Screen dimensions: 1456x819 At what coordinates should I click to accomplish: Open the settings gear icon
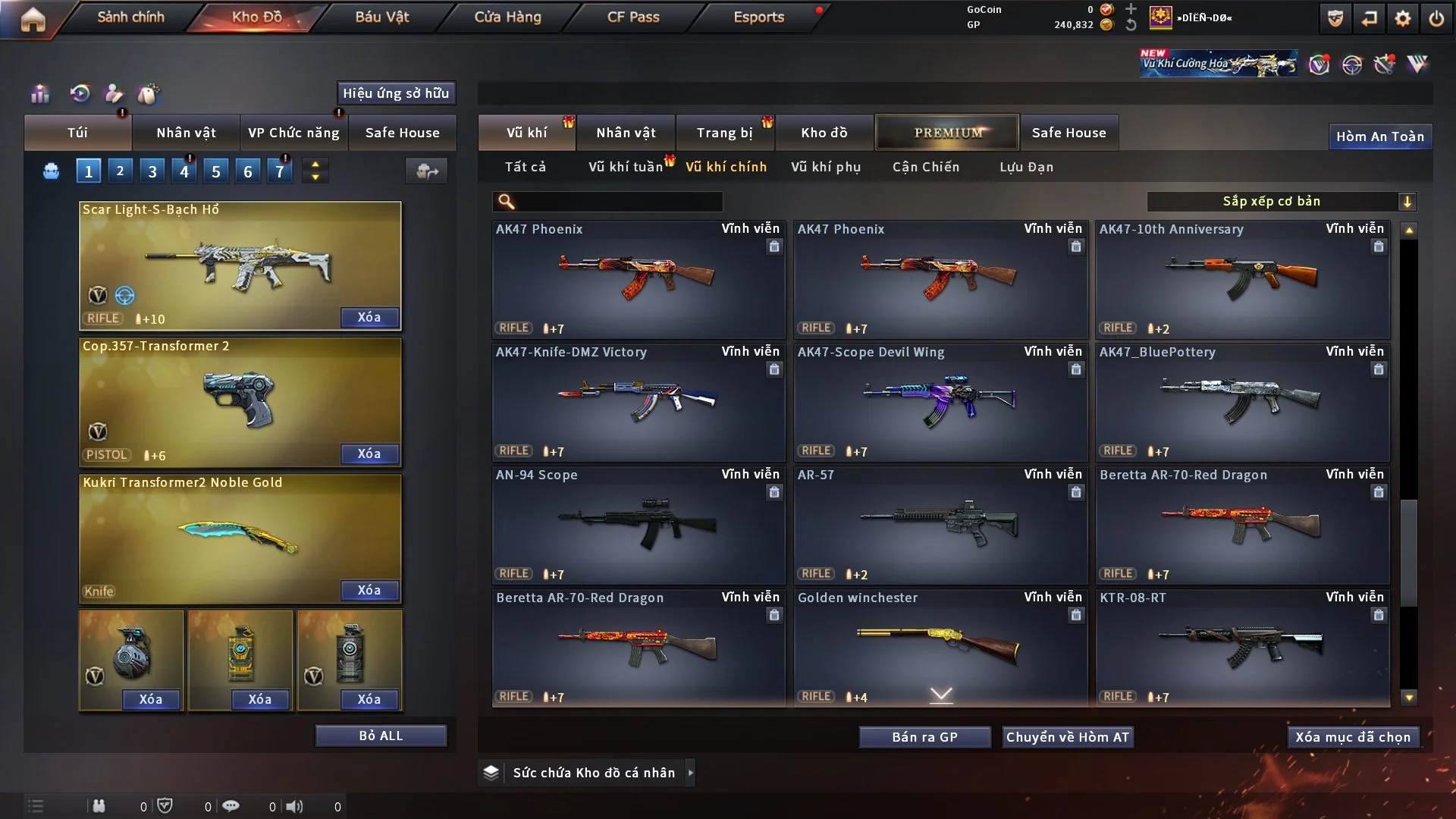point(1403,18)
